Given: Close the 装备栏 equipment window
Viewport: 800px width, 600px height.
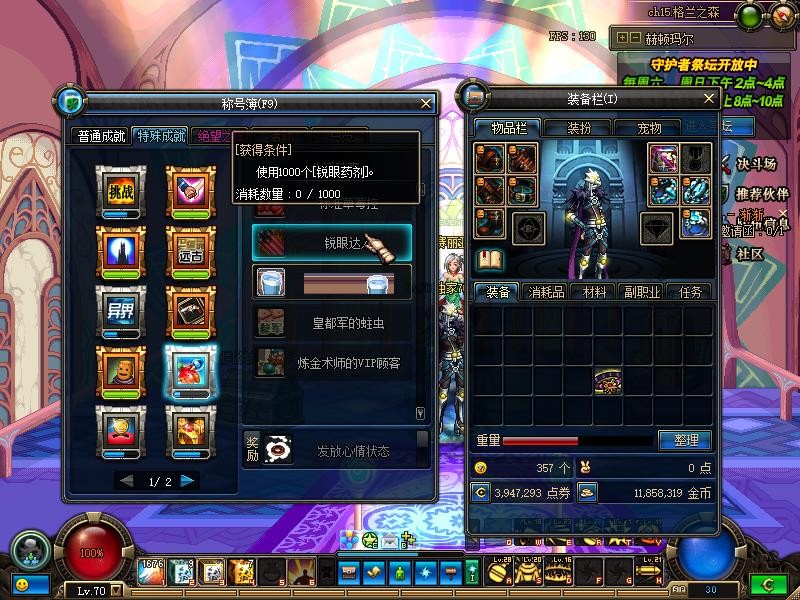Looking at the screenshot, I should pos(708,99).
